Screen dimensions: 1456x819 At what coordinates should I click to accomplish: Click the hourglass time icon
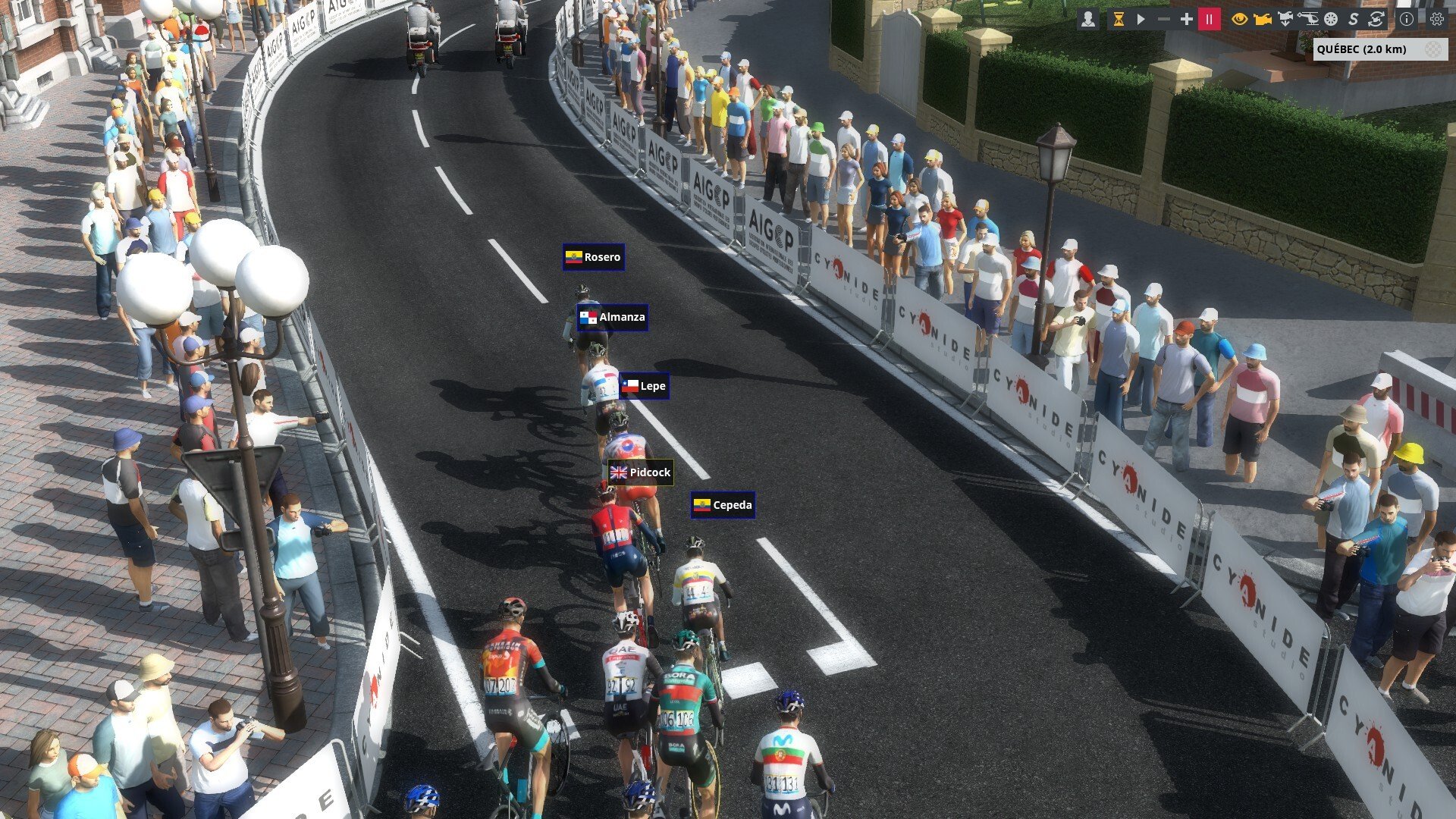coord(1118,19)
